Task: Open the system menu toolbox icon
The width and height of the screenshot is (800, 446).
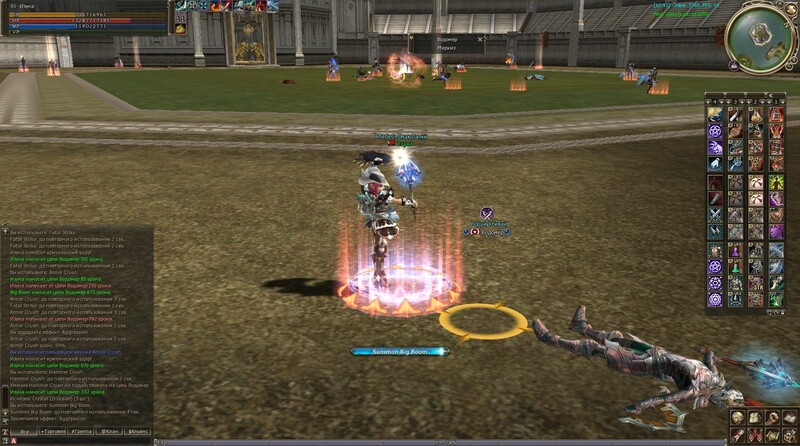Action: point(788,435)
